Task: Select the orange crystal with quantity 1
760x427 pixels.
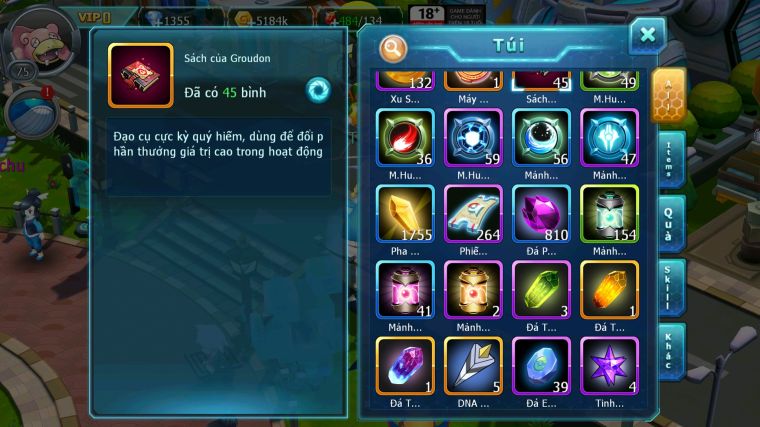Action: point(609,290)
